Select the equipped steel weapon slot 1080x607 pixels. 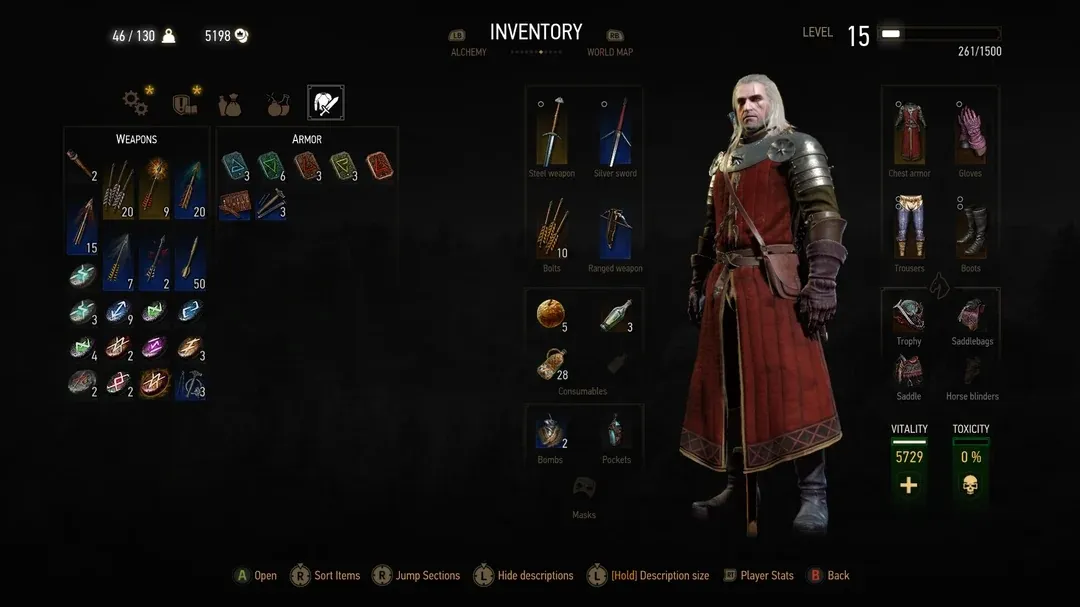(x=552, y=133)
